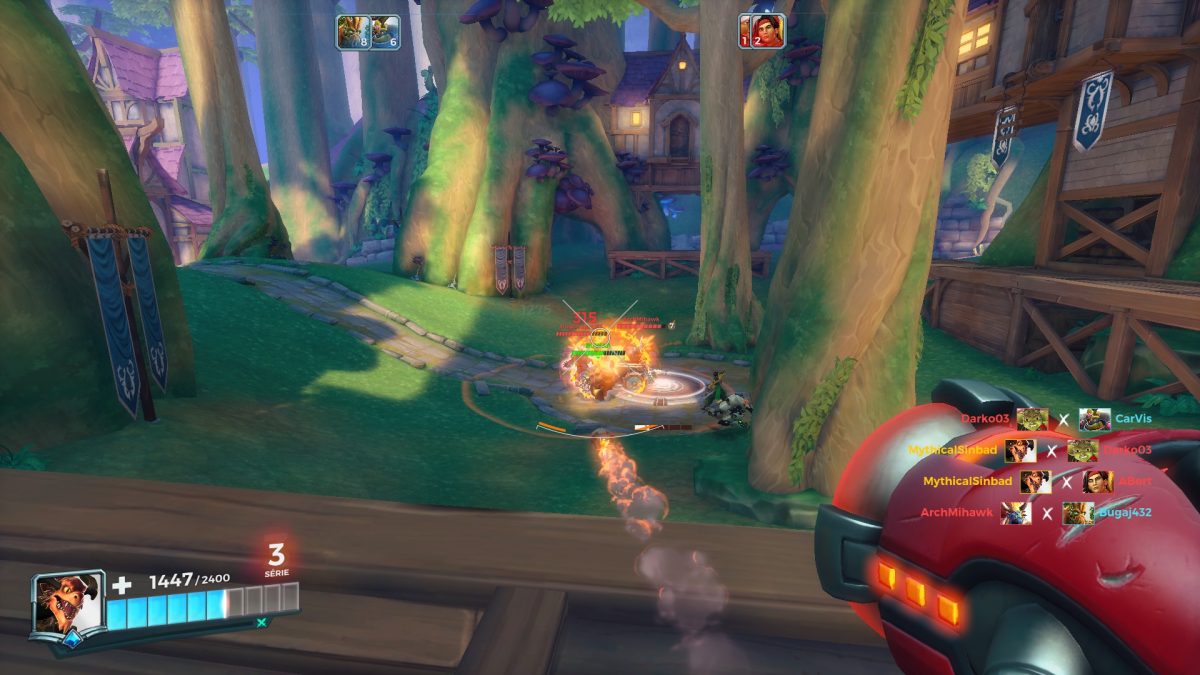Choose the ArchMihawk kills Bugaj432 feed row
This screenshot has height=675, width=1200.
coord(1036,513)
